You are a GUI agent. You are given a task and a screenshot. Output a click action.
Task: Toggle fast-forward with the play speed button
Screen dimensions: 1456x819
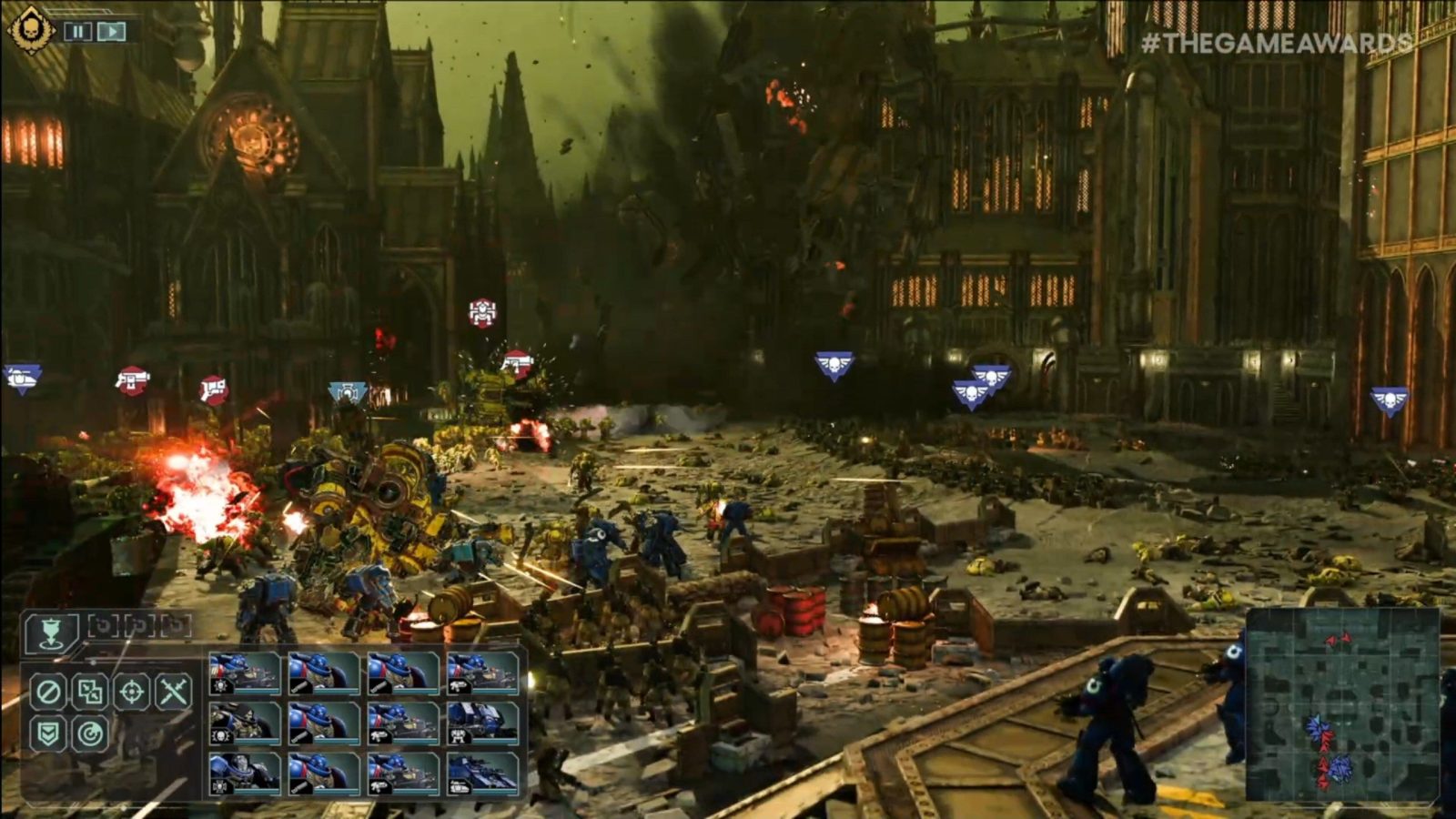pyautogui.click(x=110, y=30)
